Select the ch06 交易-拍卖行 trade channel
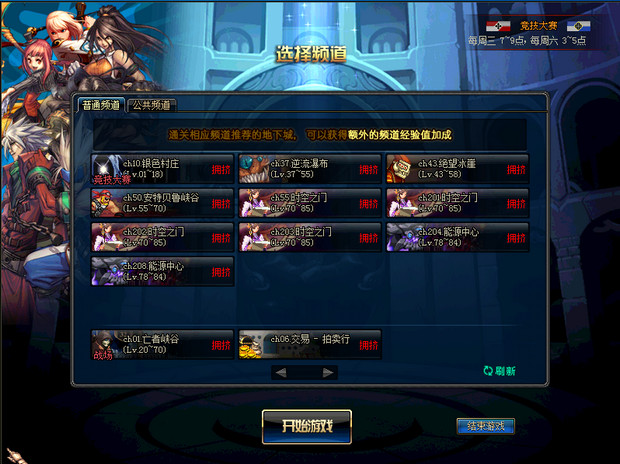This screenshot has width=620, height=464. [x=310, y=344]
